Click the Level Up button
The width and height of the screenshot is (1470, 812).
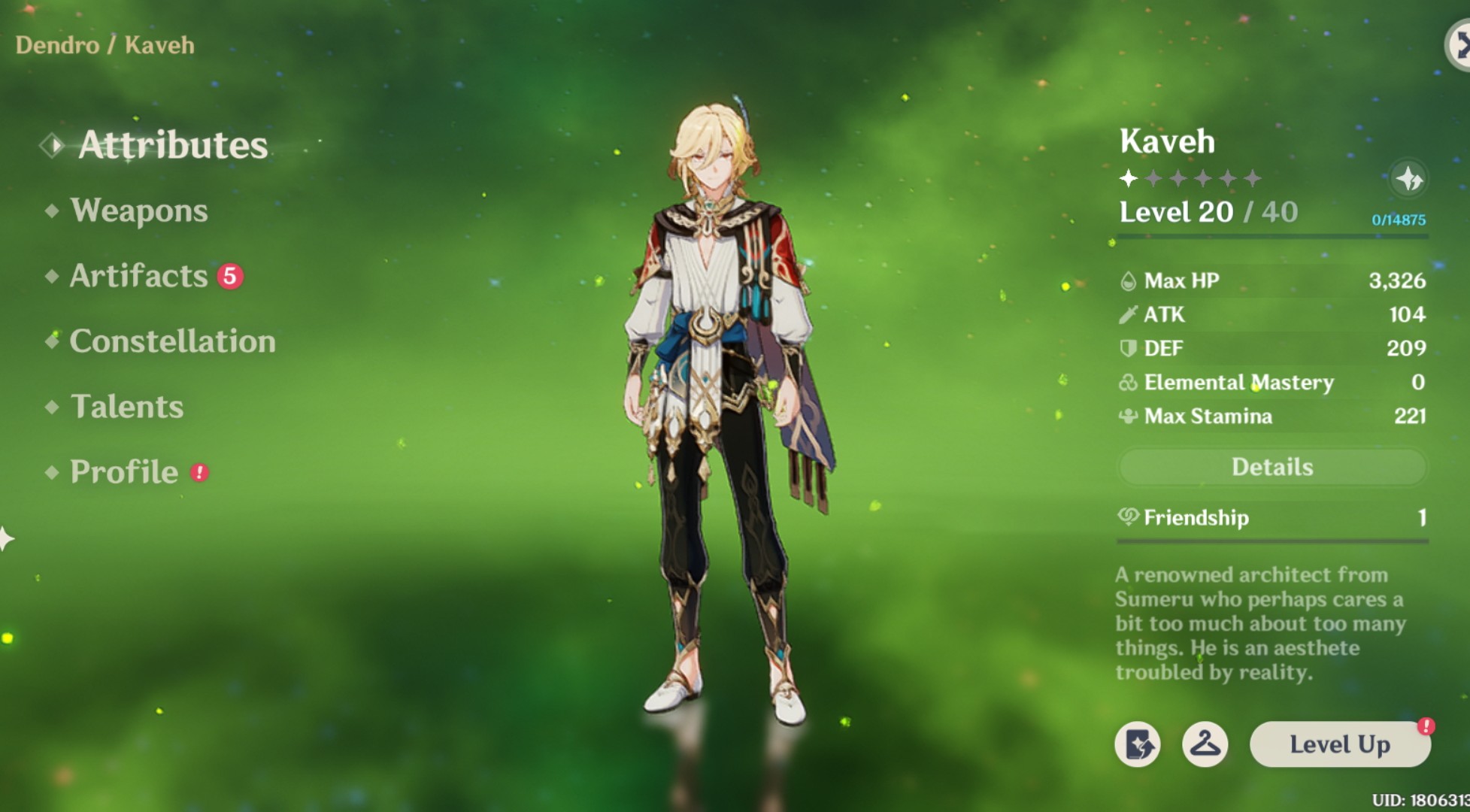coord(1340,745)
